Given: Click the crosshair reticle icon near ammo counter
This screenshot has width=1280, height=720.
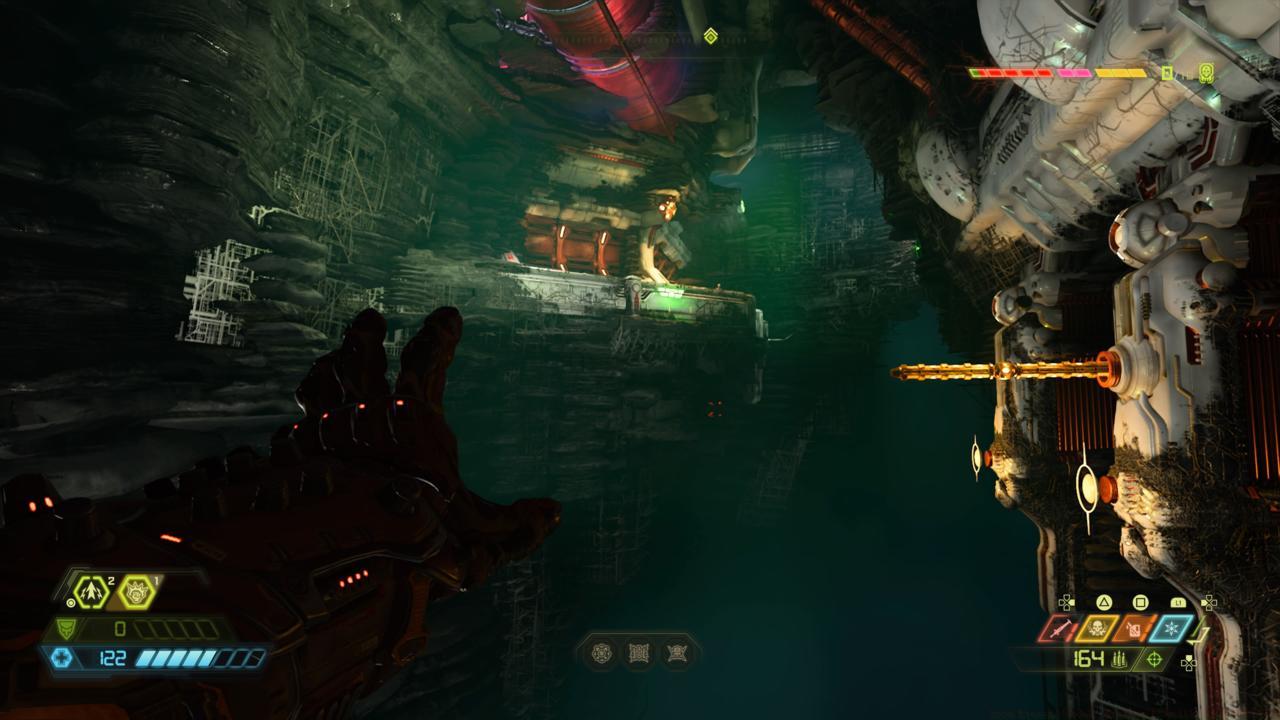Looking at the screenshot, I should click(x=1153, y=658).
